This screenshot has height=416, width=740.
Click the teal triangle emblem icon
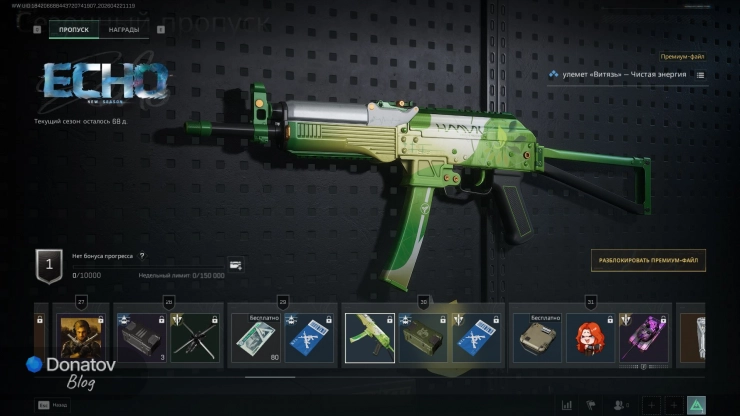click(696, 405)
